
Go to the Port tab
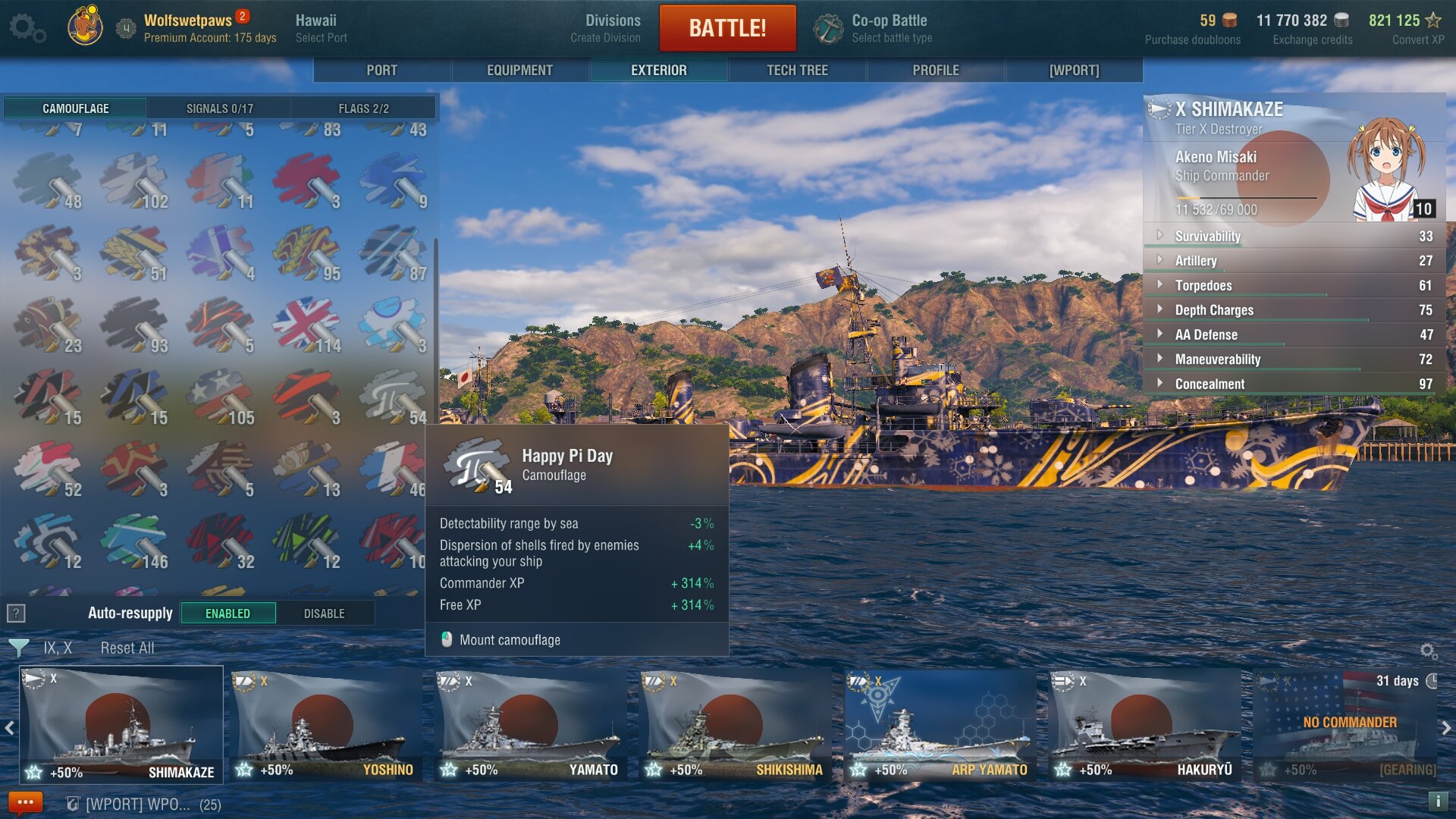click(381, 71)
